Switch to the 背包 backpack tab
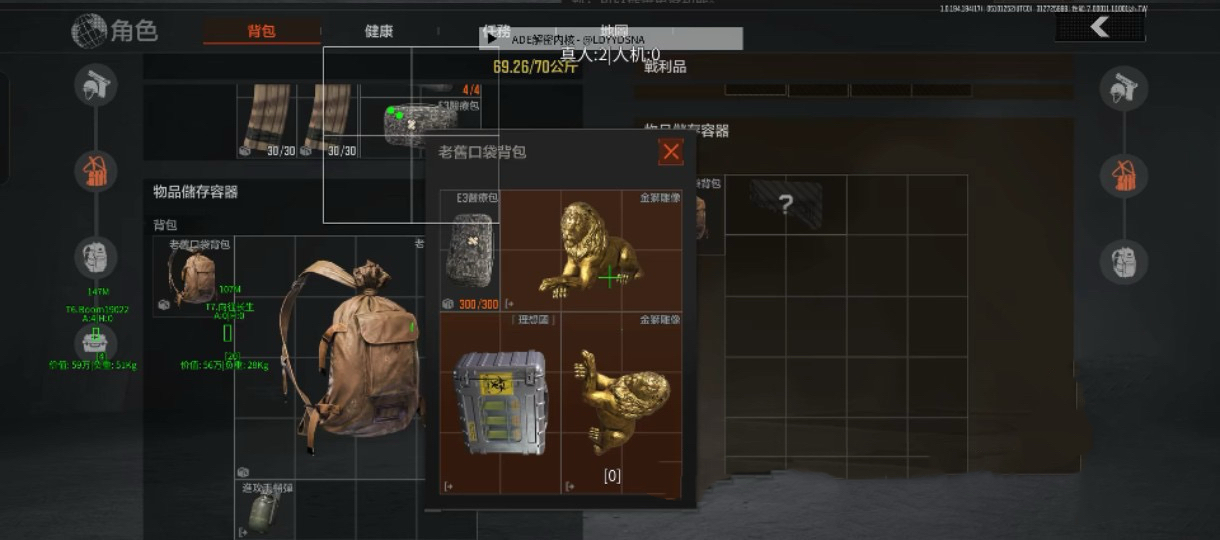 pos(261,31)
